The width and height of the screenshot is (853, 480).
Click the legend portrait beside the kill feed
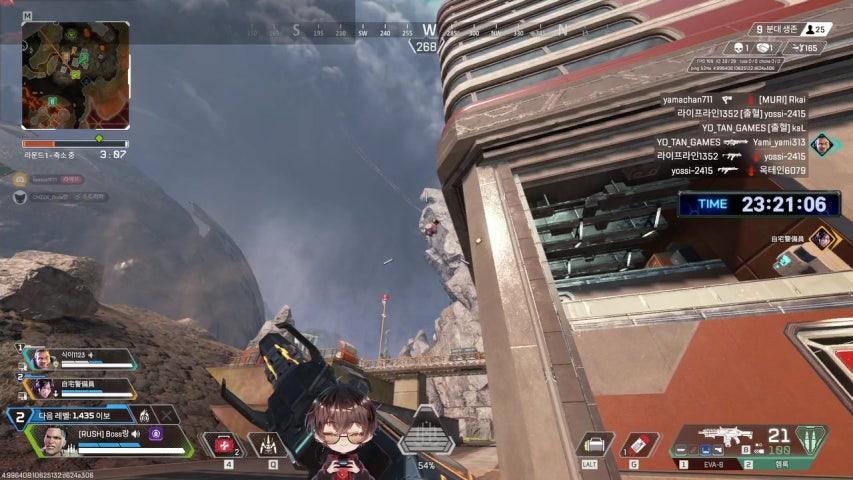pos(821,144)
